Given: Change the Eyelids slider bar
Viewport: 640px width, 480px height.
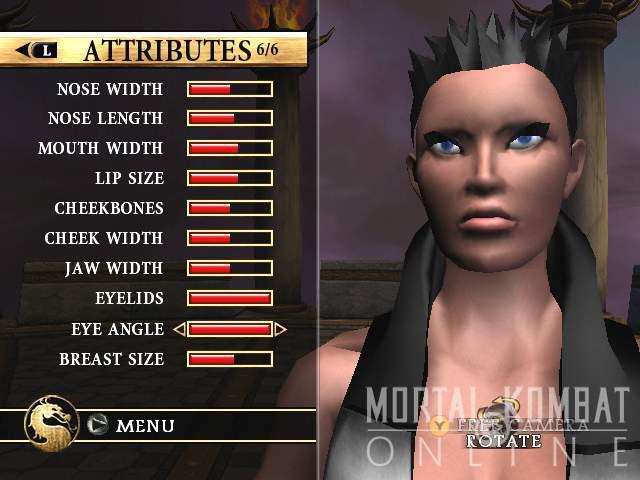Looking at the screenshot, I should [x=230, y=299].
